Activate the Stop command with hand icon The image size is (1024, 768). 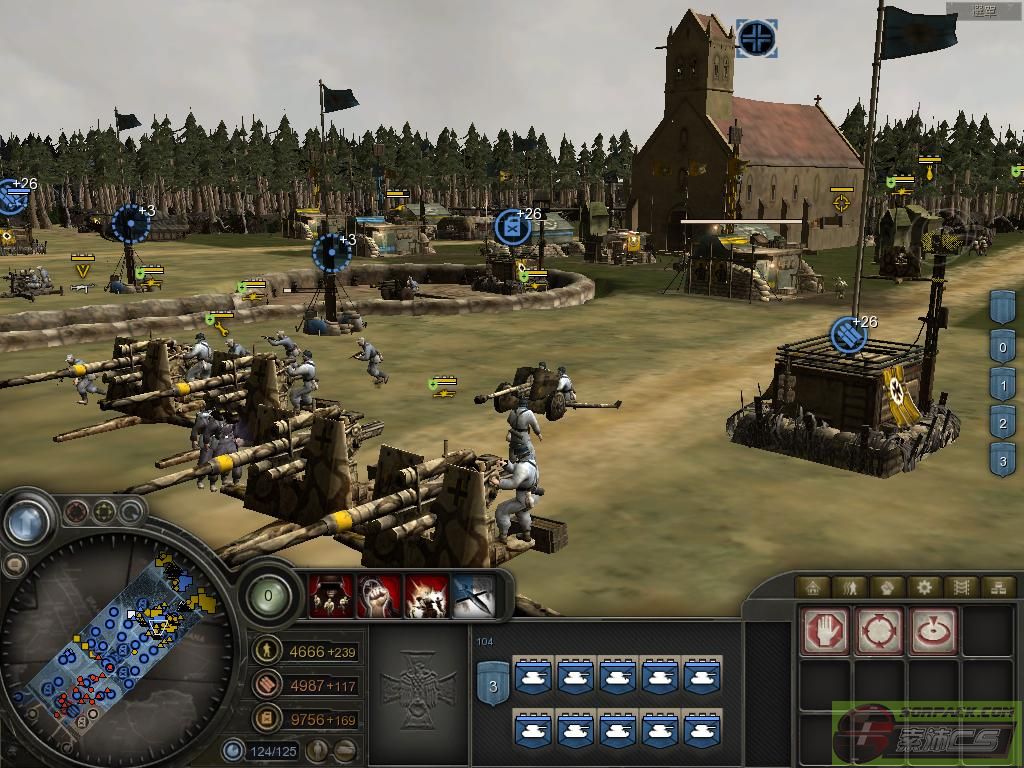(x=825, y=630)
